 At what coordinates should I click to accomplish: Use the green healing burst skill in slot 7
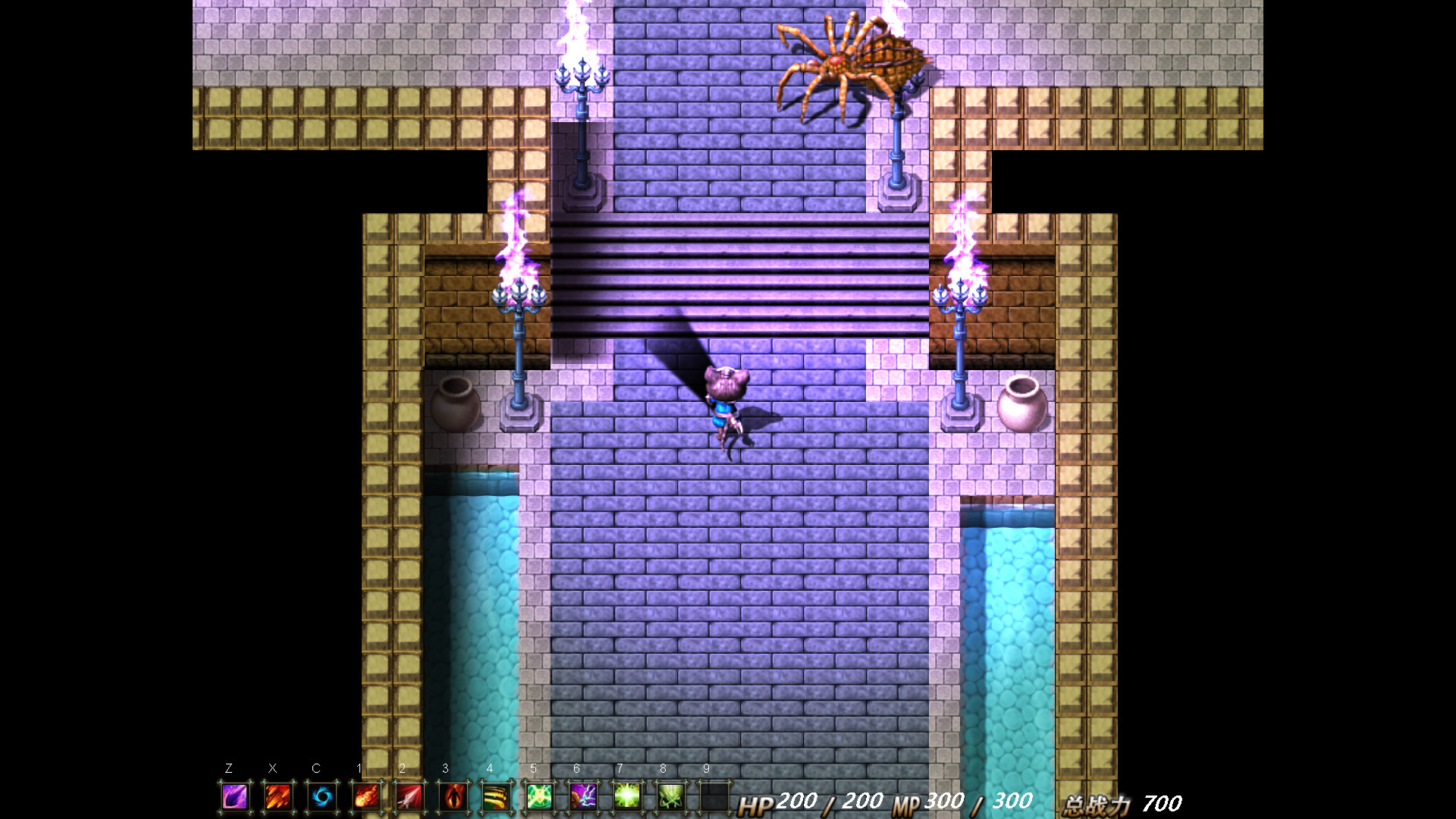(627, 797)
